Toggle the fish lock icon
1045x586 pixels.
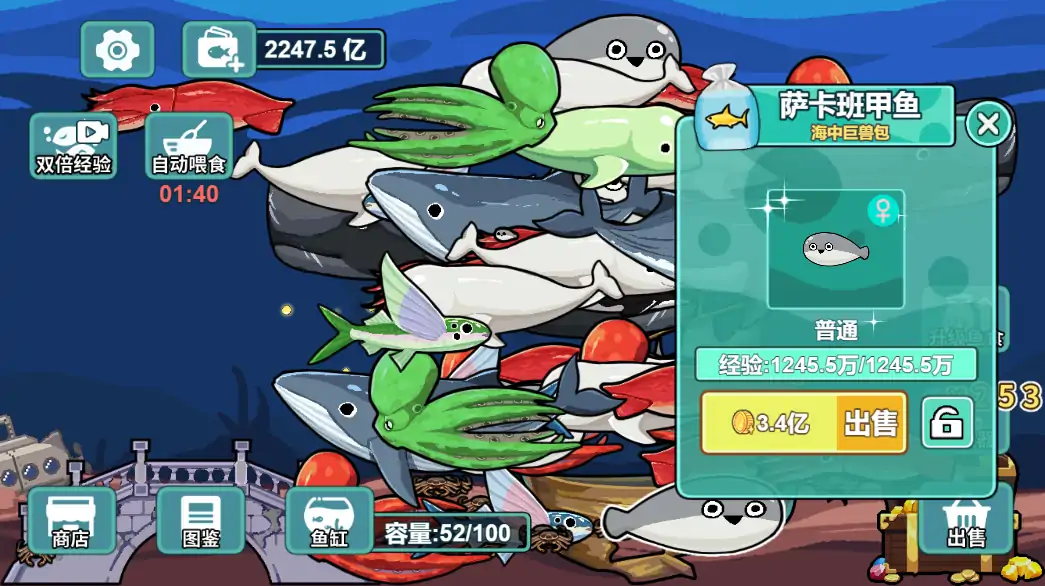pyautogui.click(x=946, y=423)
